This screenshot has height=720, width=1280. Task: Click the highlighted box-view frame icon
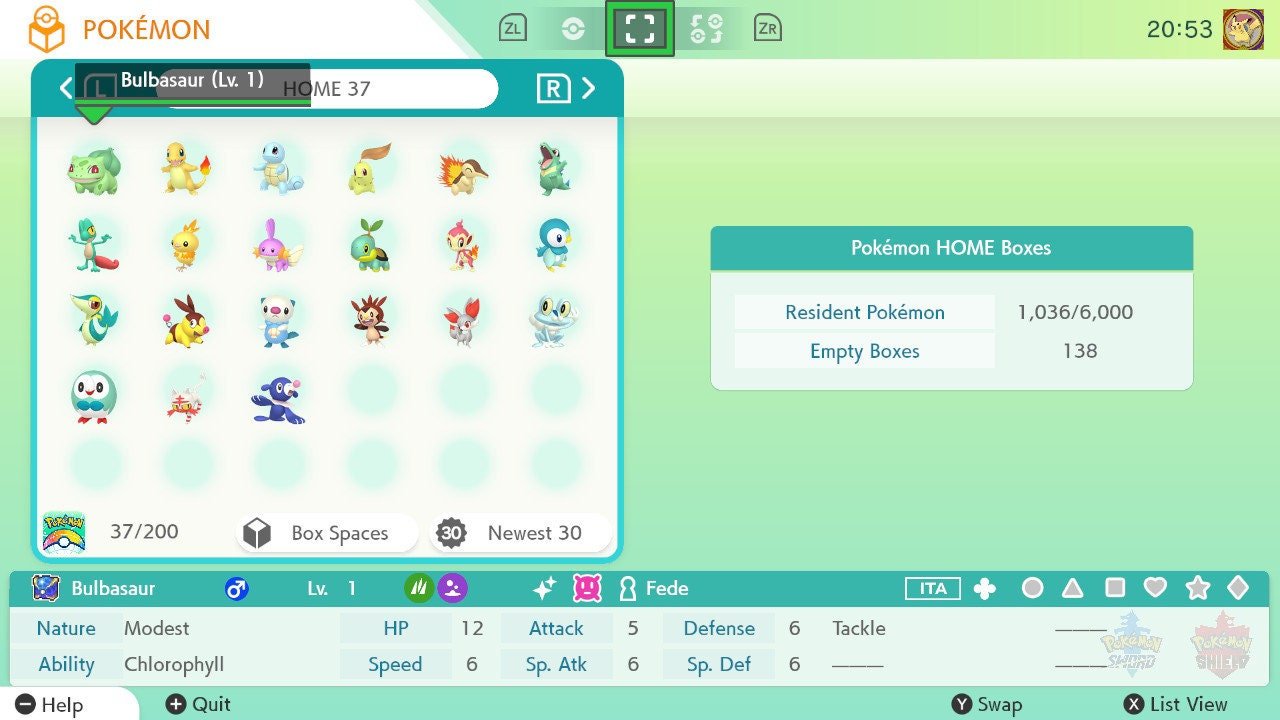(x=640, y=27)
